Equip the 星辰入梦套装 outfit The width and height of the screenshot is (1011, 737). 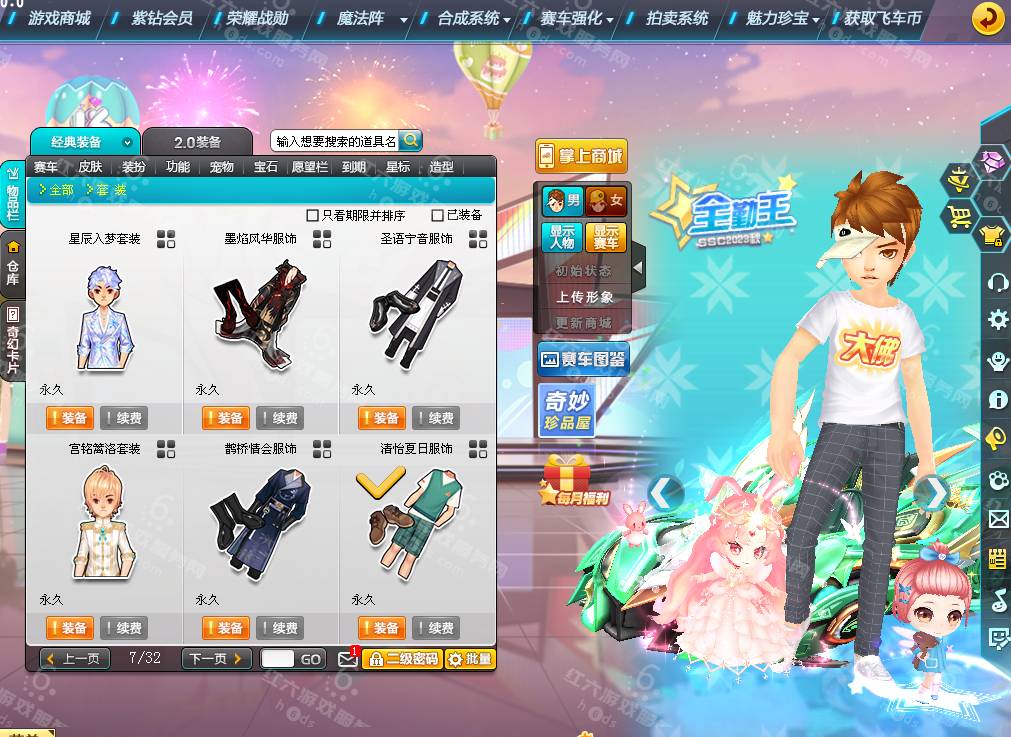point(69,418)
